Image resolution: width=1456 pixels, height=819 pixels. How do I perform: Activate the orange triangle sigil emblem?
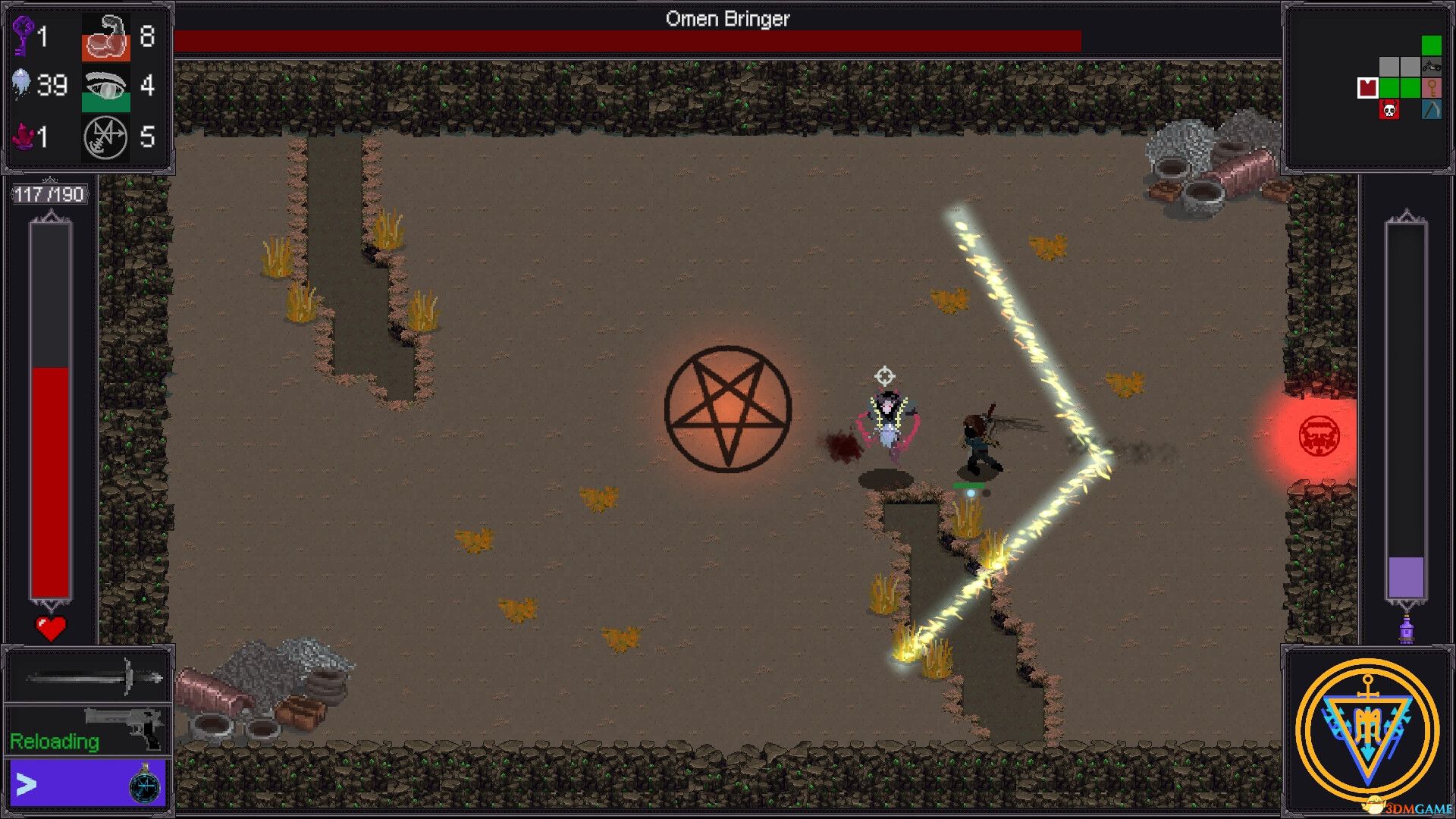point(1367,730)
